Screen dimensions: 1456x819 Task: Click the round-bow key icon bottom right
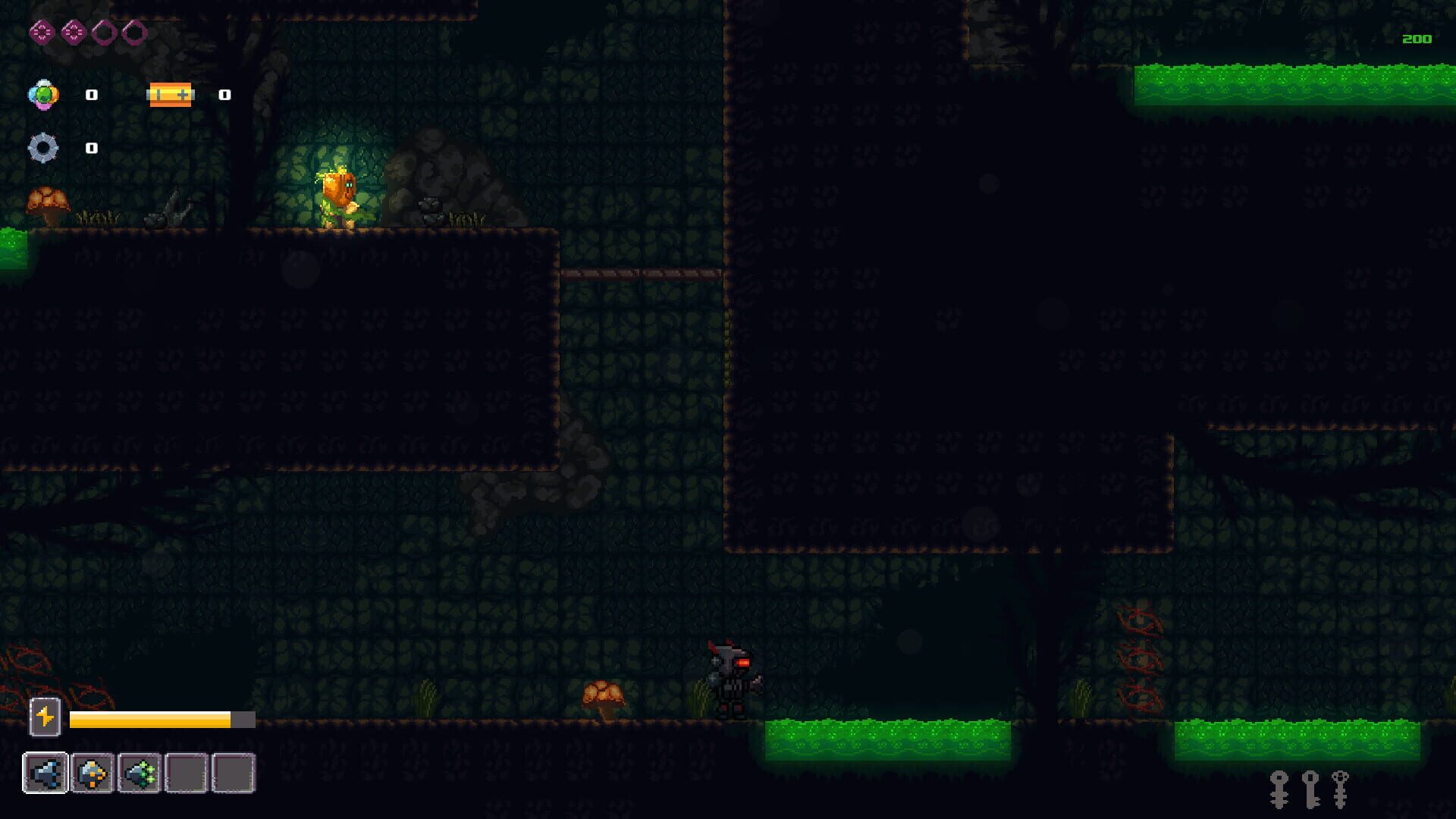click(x=1279, y=790)
